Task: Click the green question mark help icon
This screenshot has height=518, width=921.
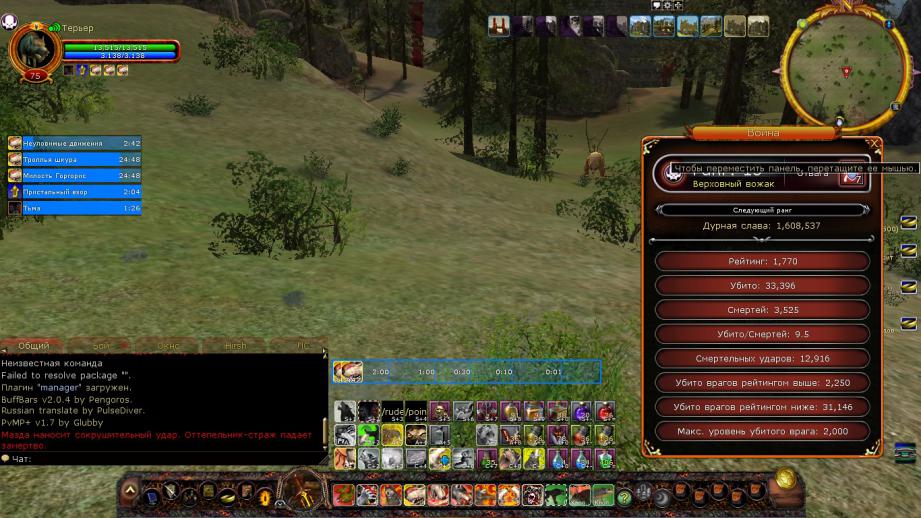Action: point(624,496)
